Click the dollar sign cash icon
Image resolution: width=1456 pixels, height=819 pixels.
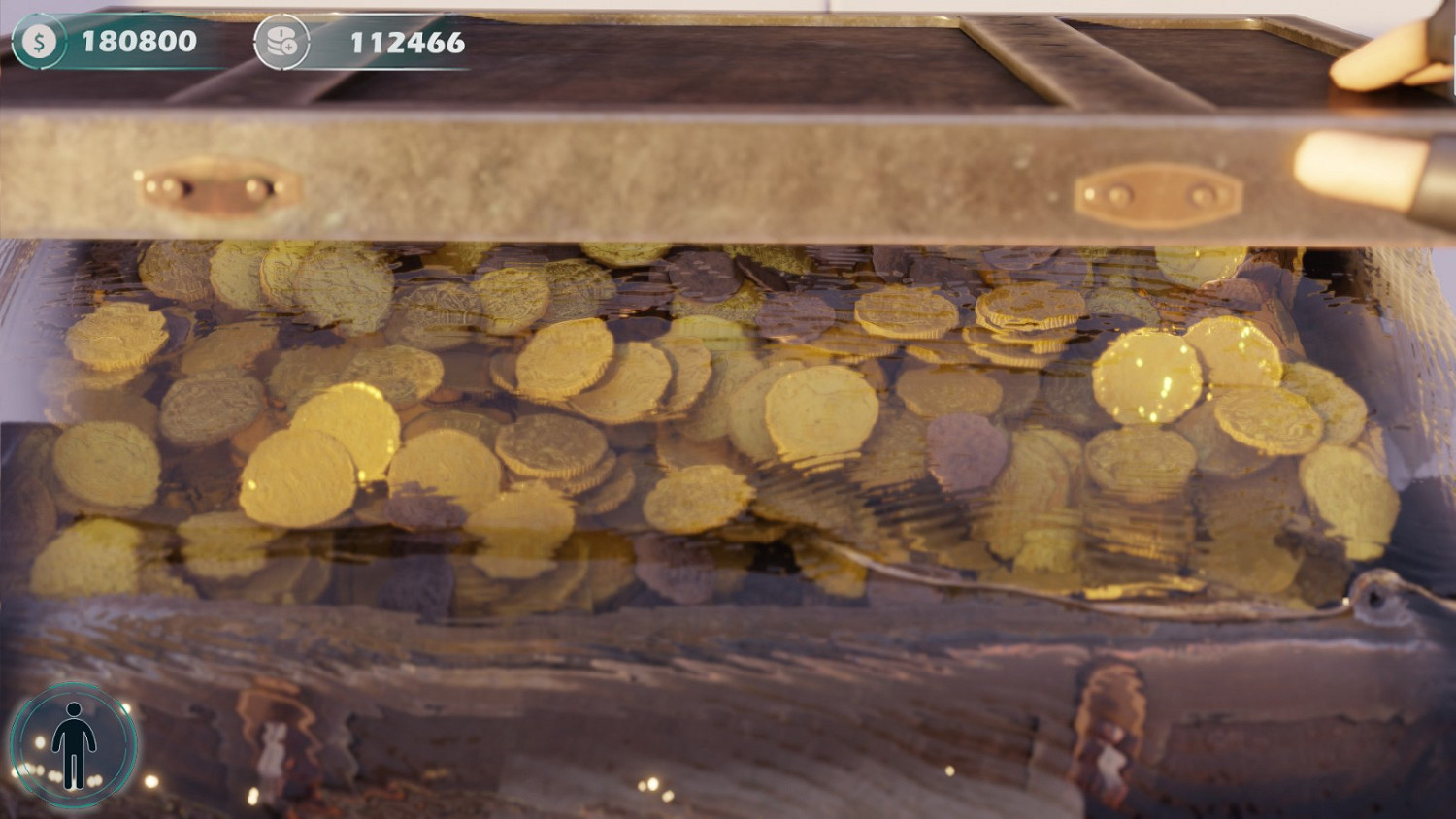39,41
